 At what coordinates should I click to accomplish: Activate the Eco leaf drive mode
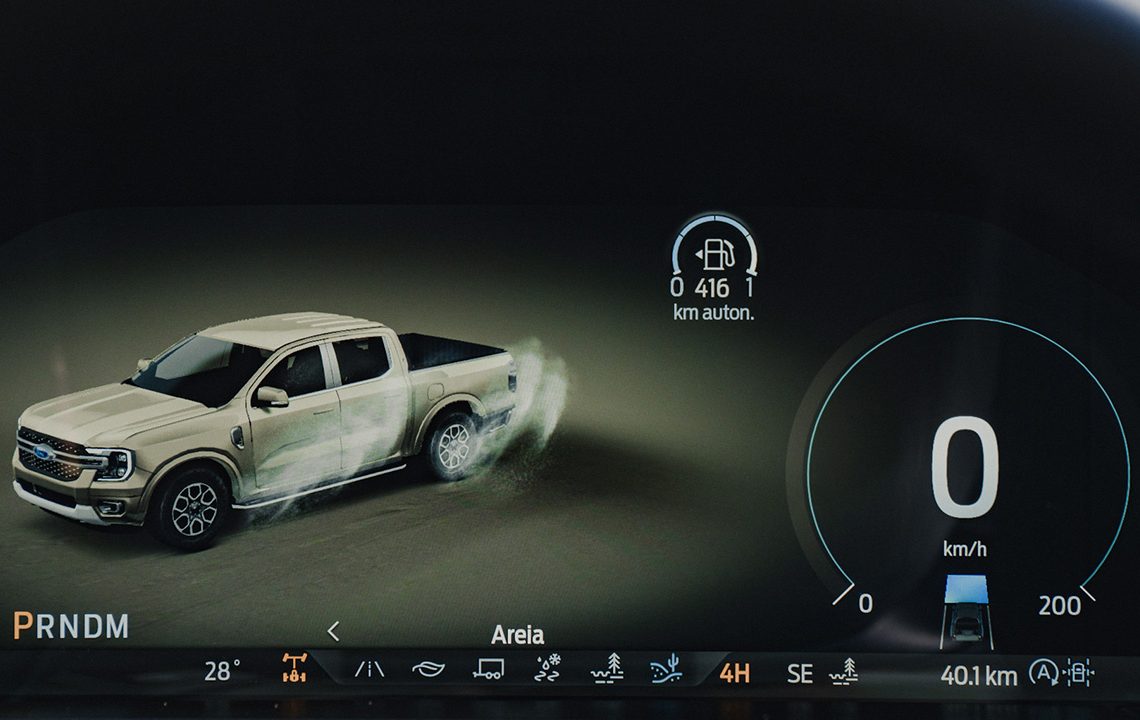click(x=428, y=669)
